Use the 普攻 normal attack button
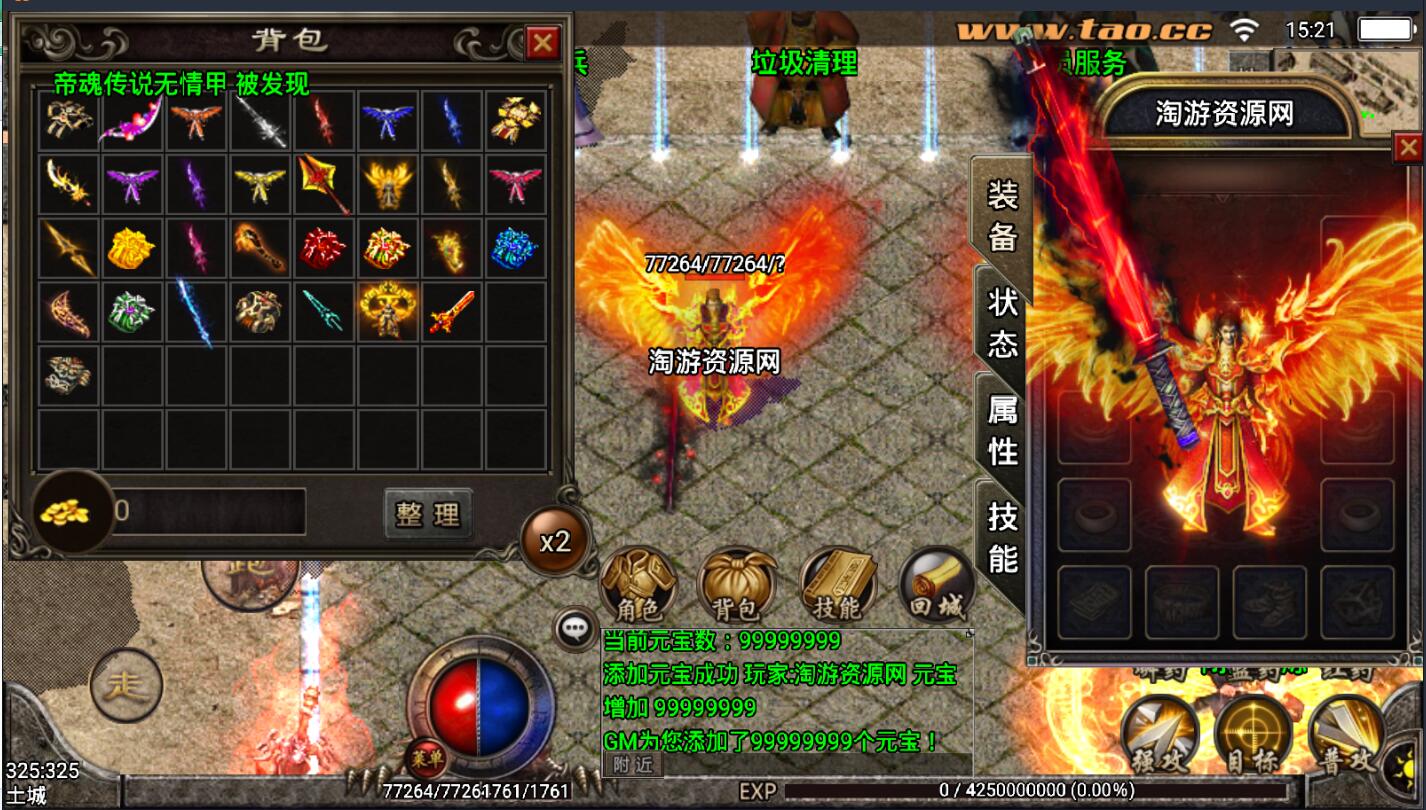 1343,736
